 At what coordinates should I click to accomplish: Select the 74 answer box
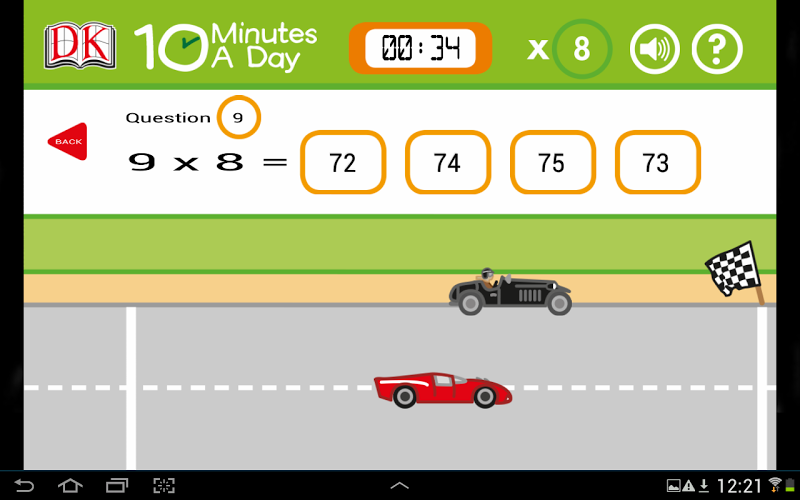447,162
